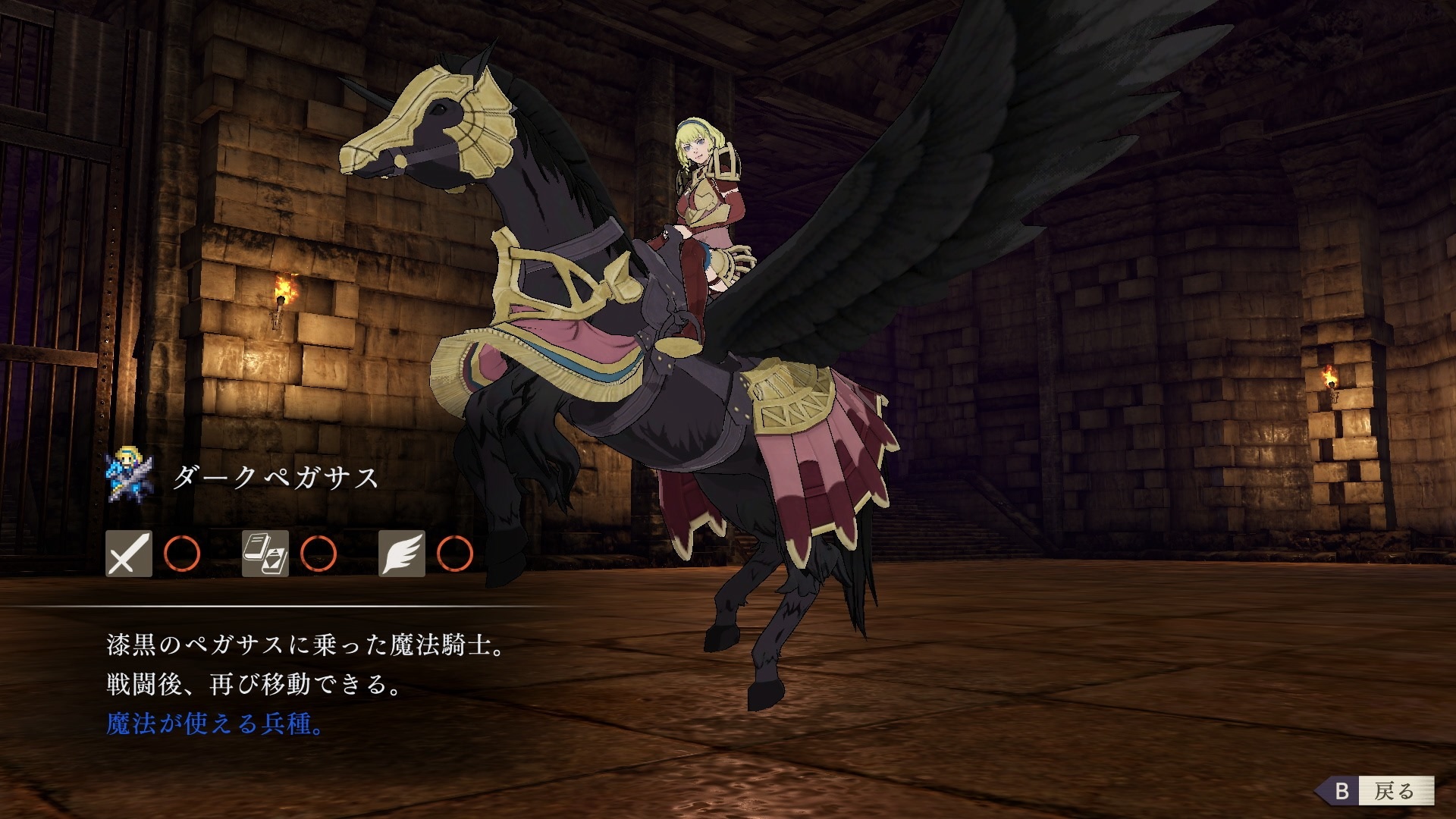Toggle the sword weapon aptitude slot

127,554
